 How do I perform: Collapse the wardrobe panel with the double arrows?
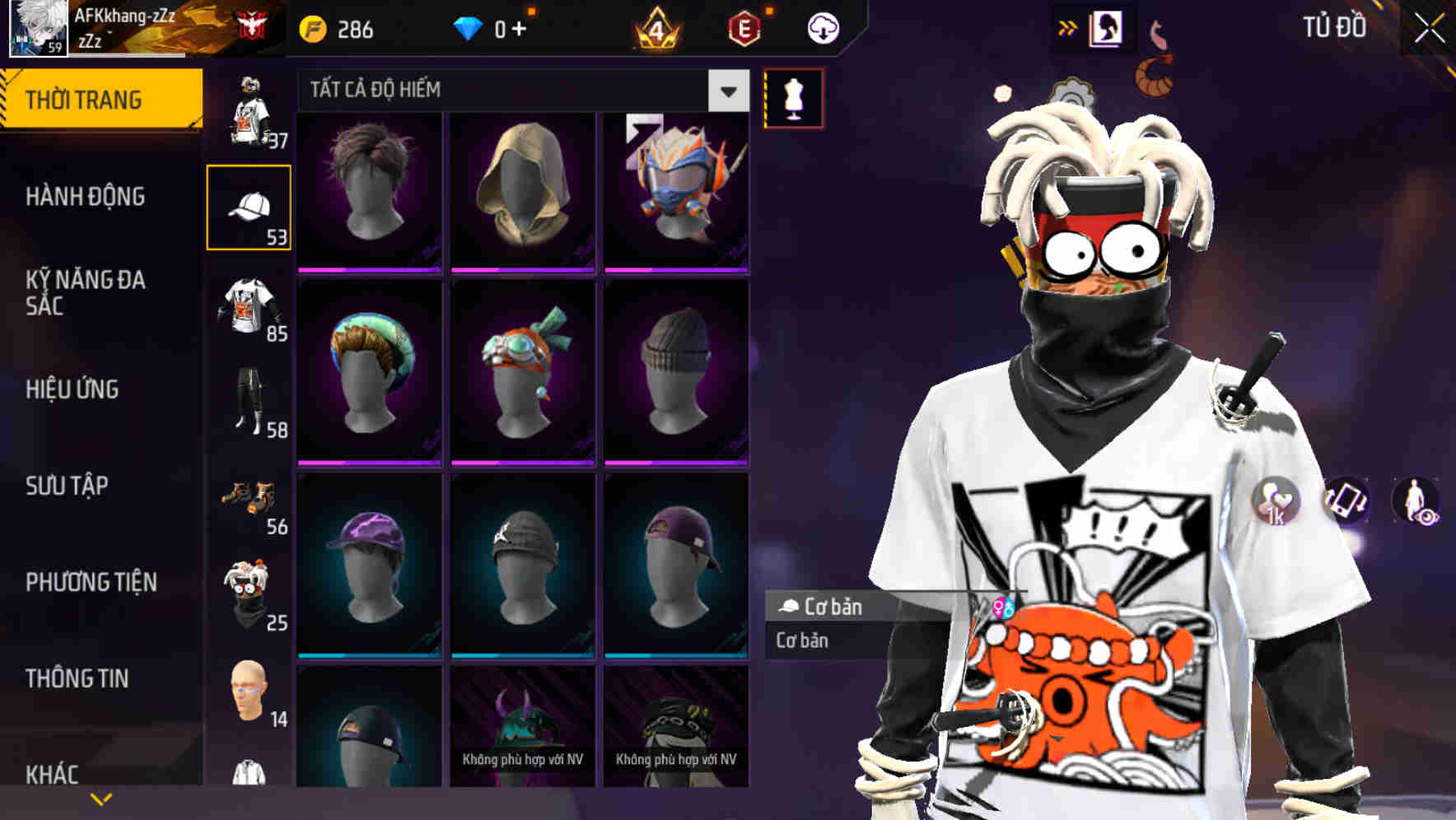coord(1066,26)
